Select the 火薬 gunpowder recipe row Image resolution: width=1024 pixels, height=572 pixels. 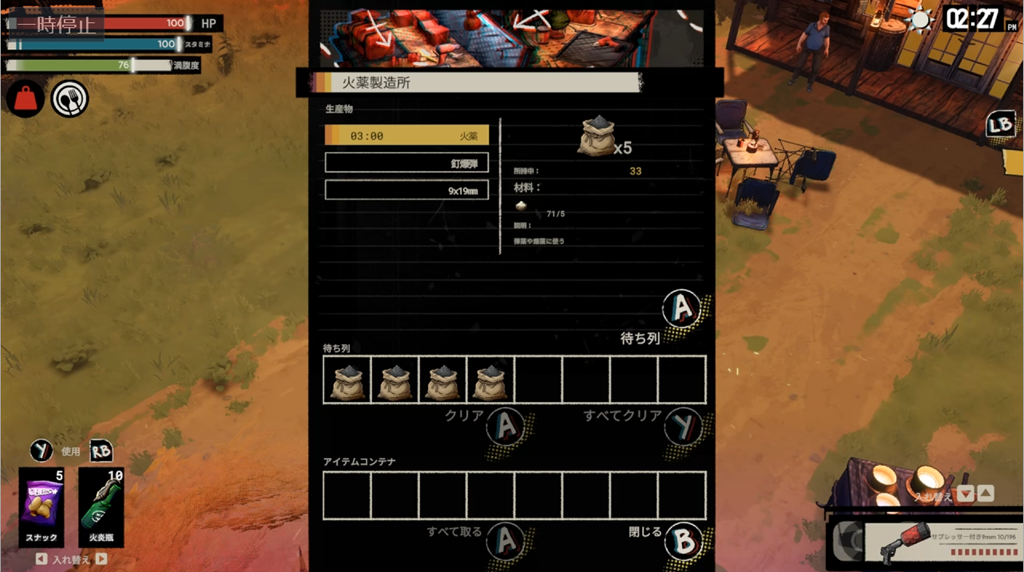click(406, 135)
